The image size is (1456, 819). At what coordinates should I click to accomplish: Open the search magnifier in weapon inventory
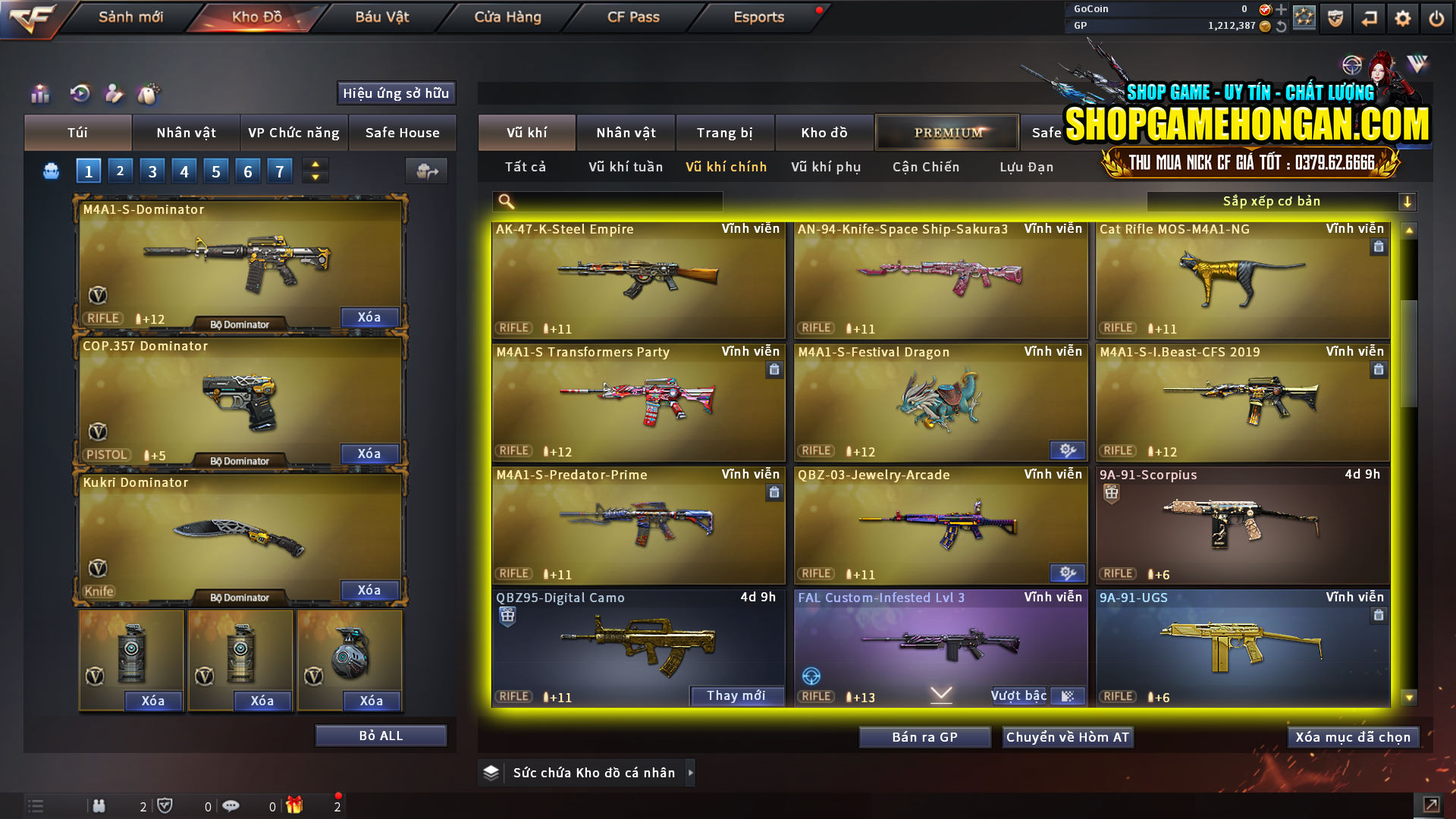coord(505,201)
